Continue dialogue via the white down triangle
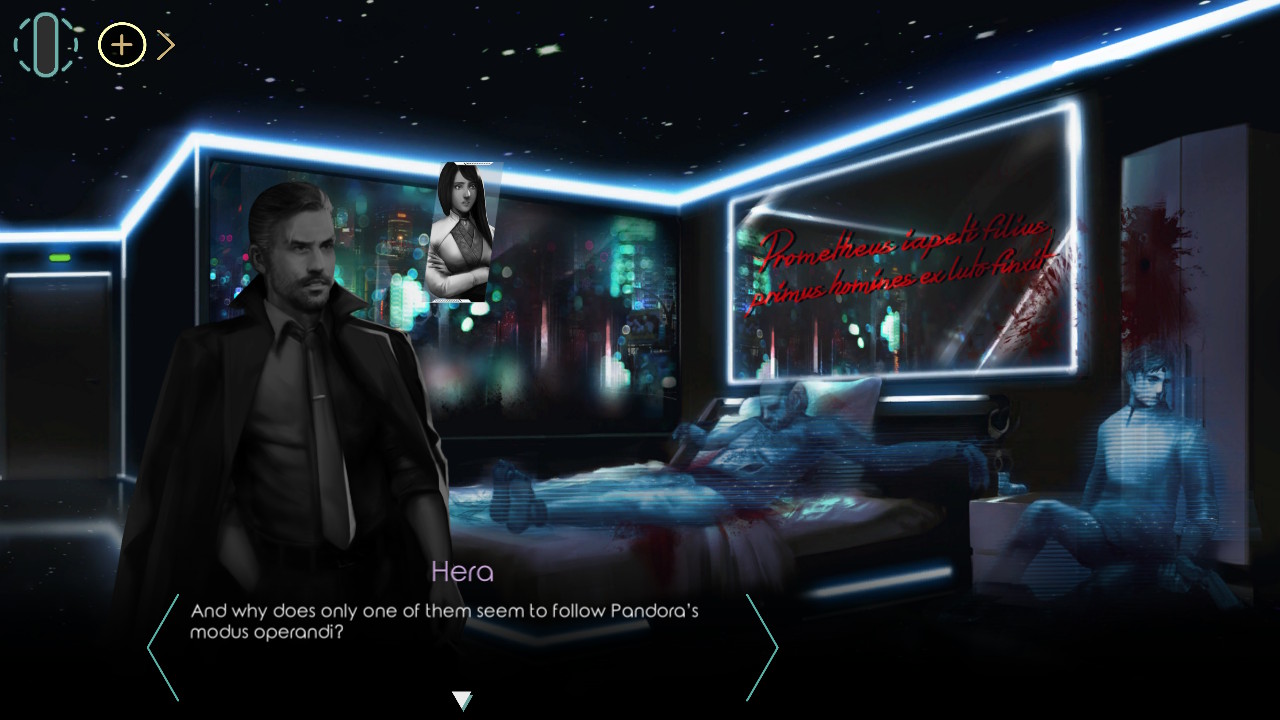Image resolution: width=1280 pixels, height=720 pixels. coord(462,700)
